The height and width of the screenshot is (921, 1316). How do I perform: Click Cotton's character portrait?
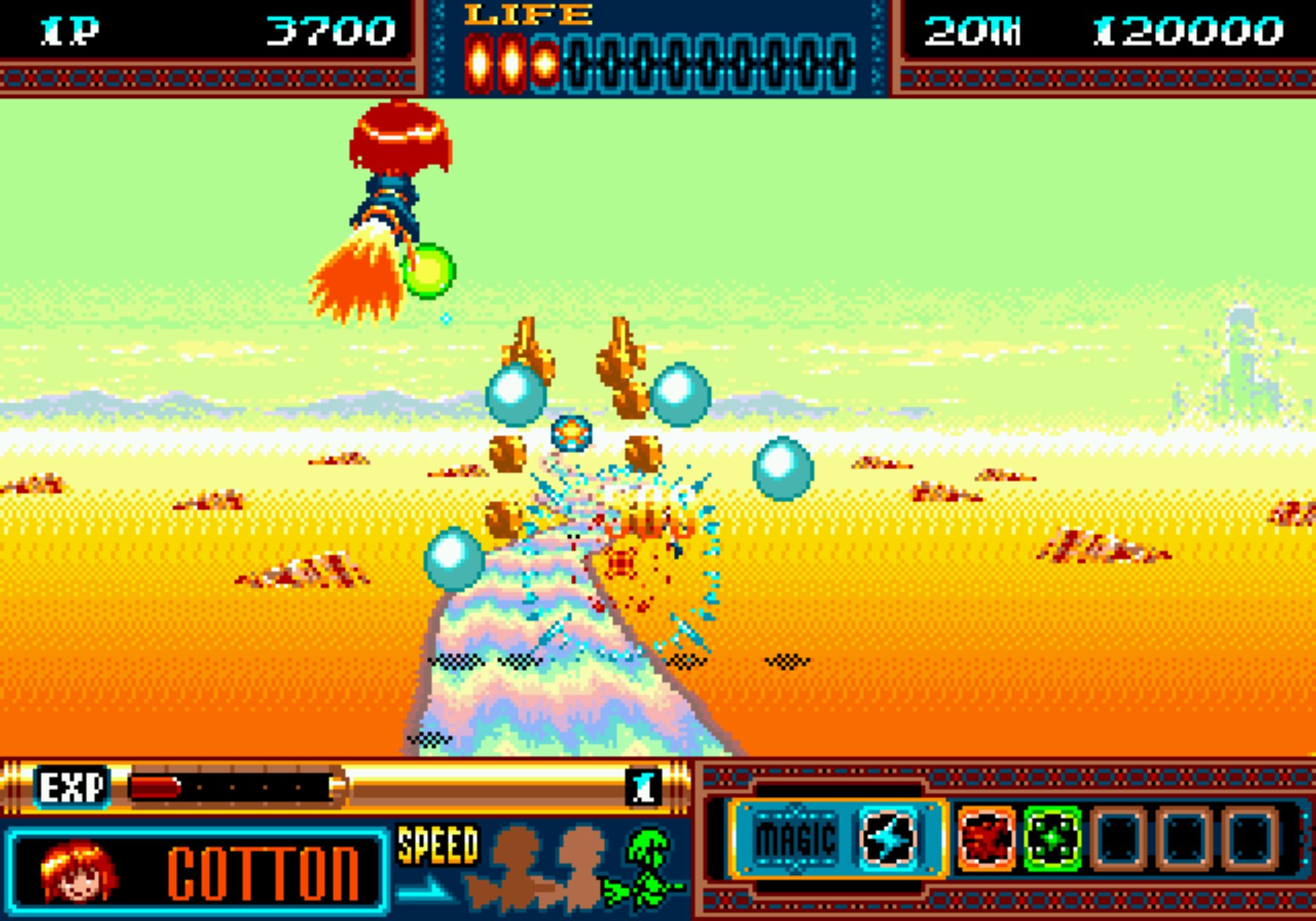point(78,871)
